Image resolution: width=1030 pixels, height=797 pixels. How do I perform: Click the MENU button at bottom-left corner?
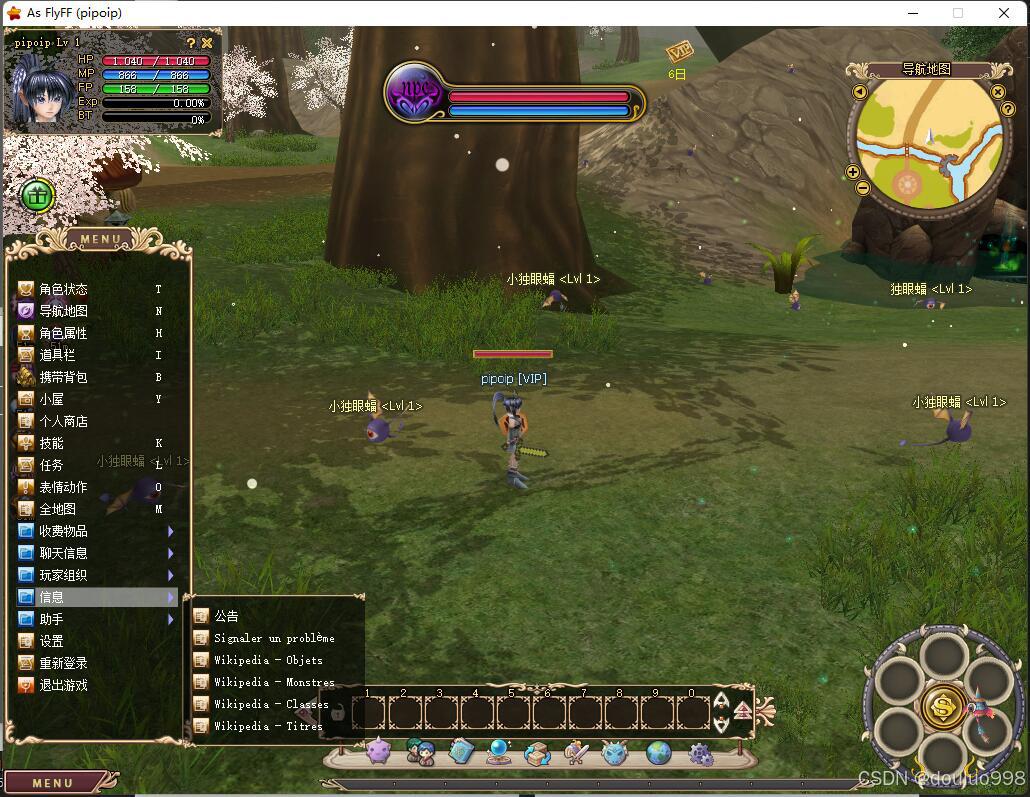coord(53,783)
